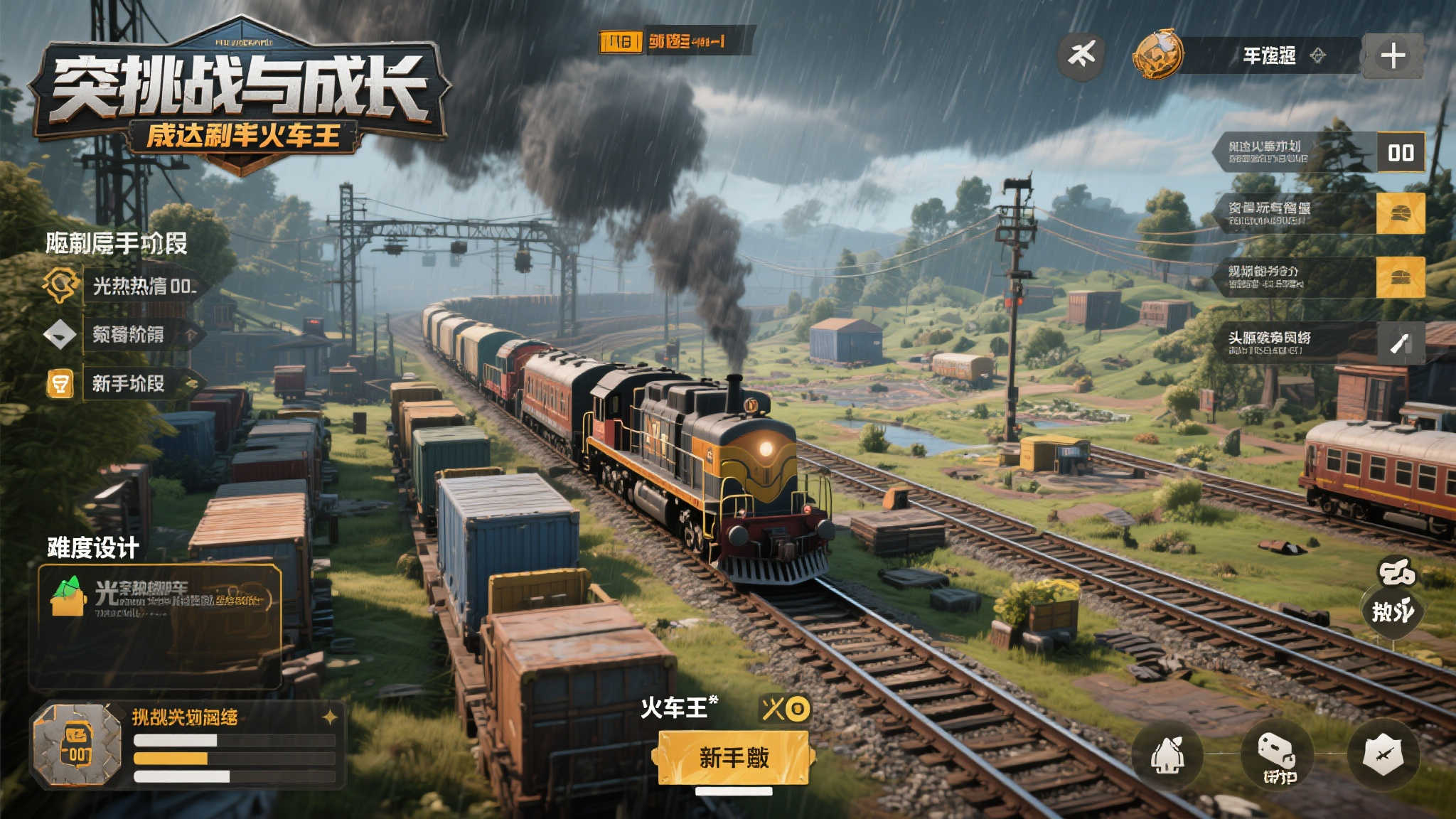Tap the dice-like round button
This screenshot has height=819, width=1456.
(x=1277, y=756)
